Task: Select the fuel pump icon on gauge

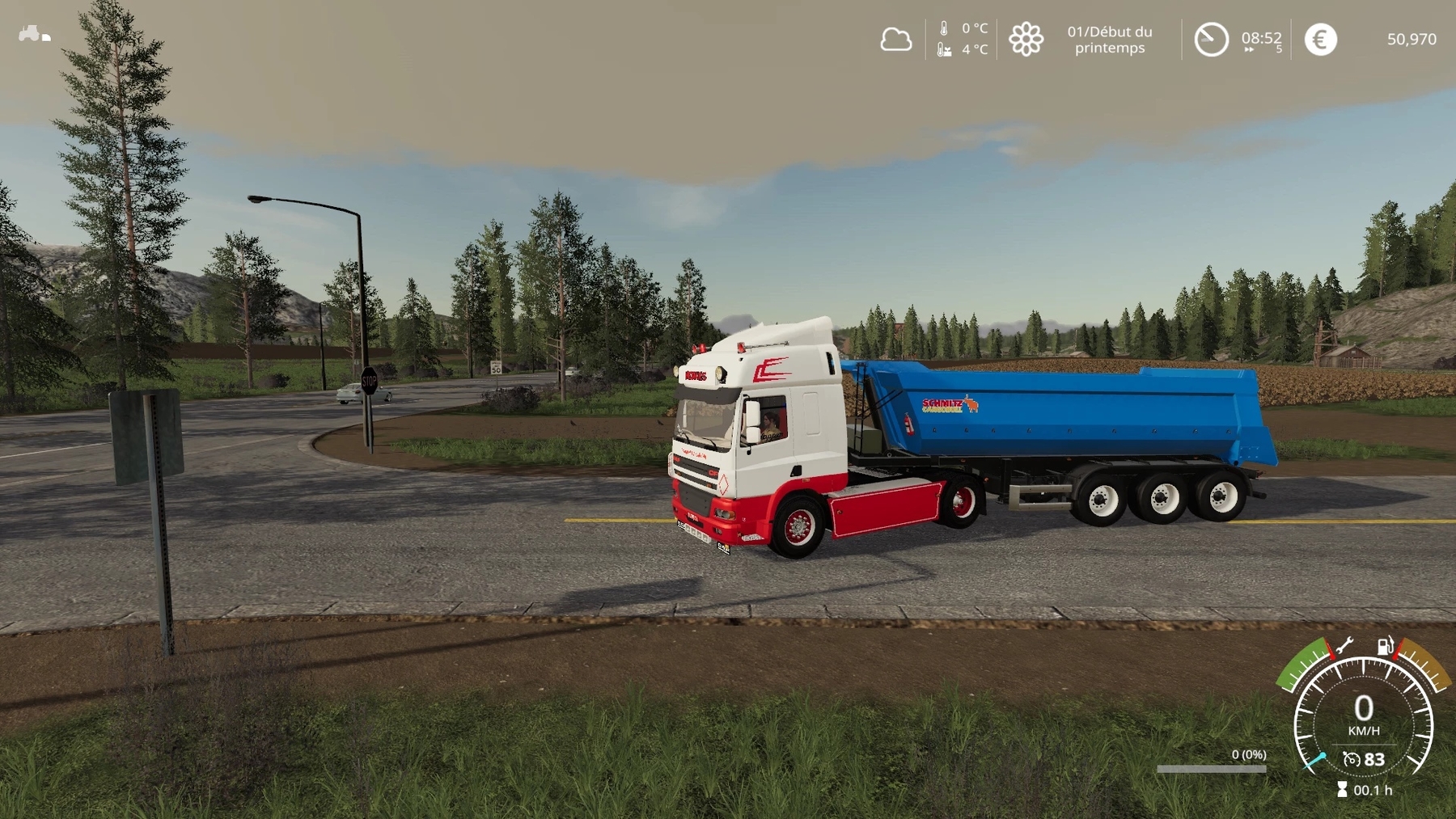Action: (1386, 645)
